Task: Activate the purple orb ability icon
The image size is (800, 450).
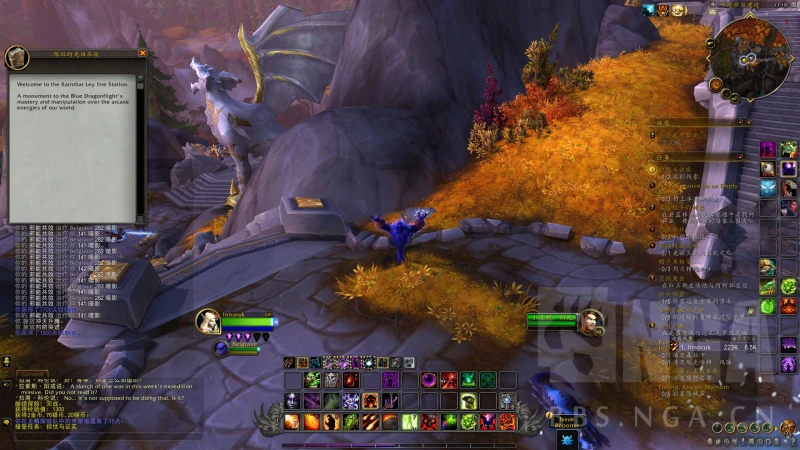Action: click(429, 380)
